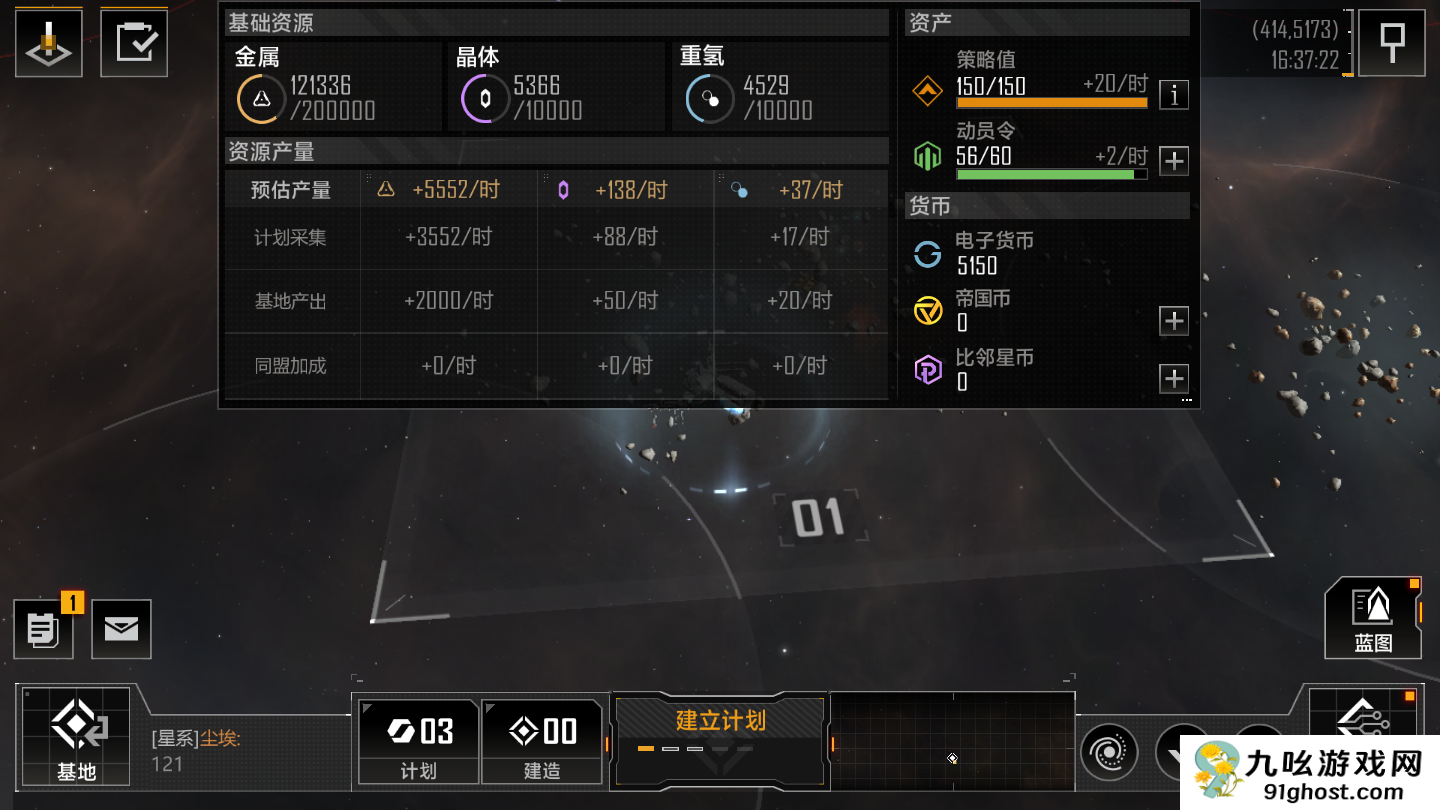Screen dimensions: 1440x810
Task: Add Proxima coins (比邻星币)
Action: 1174,379
